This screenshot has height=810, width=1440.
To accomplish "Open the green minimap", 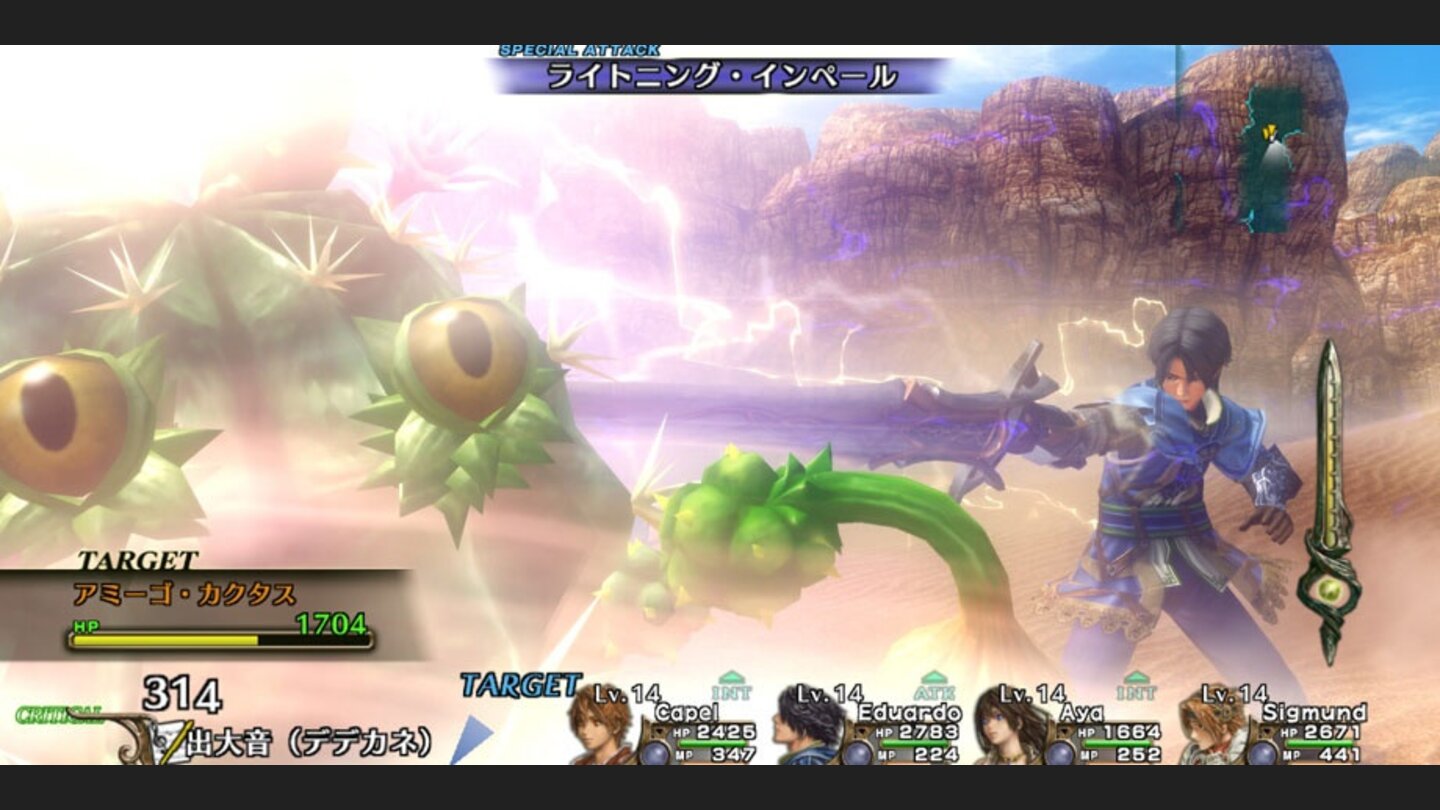I will 1270,158.
